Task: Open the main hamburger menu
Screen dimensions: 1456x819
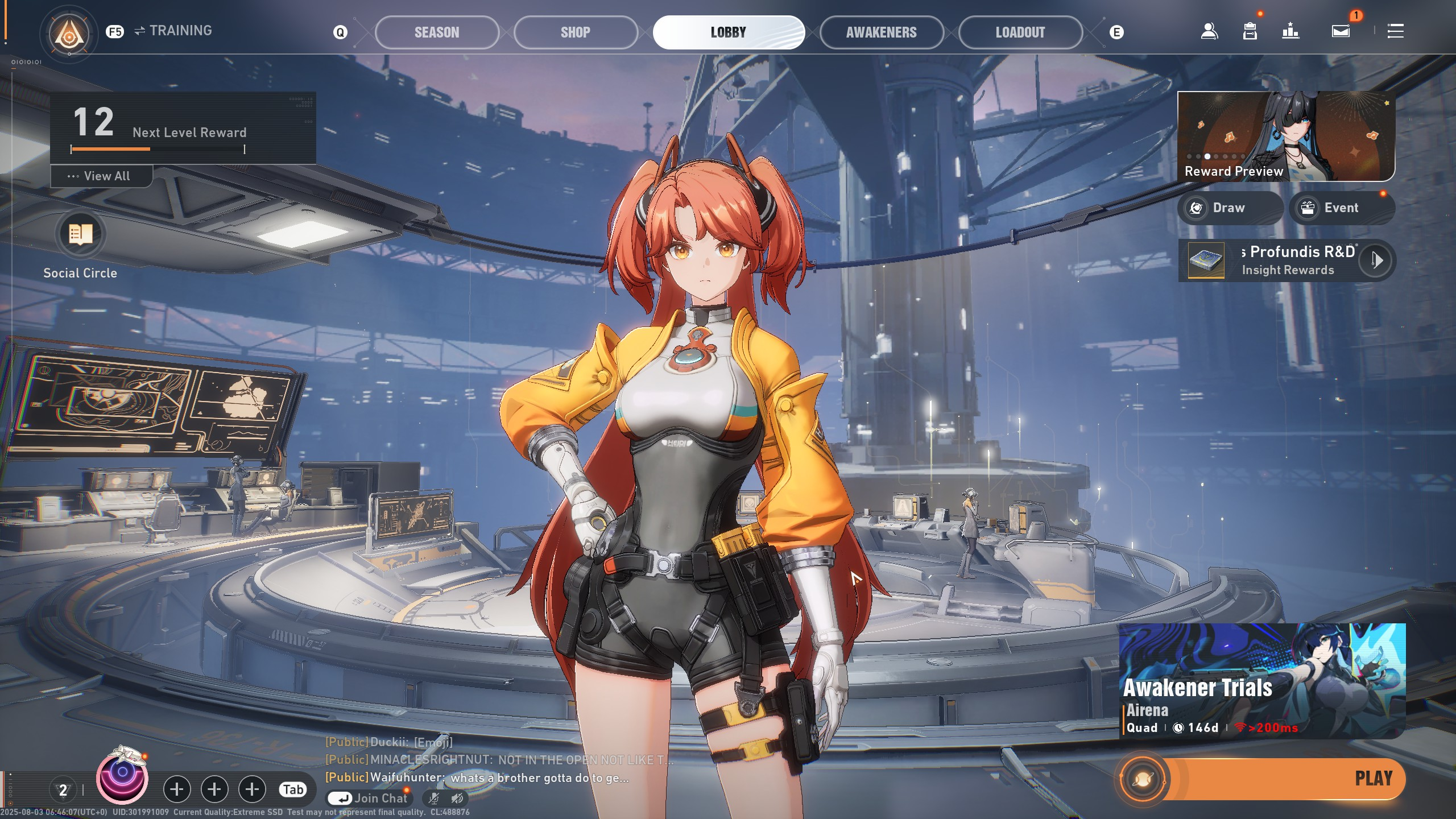Action: [x=1395, y=31]
